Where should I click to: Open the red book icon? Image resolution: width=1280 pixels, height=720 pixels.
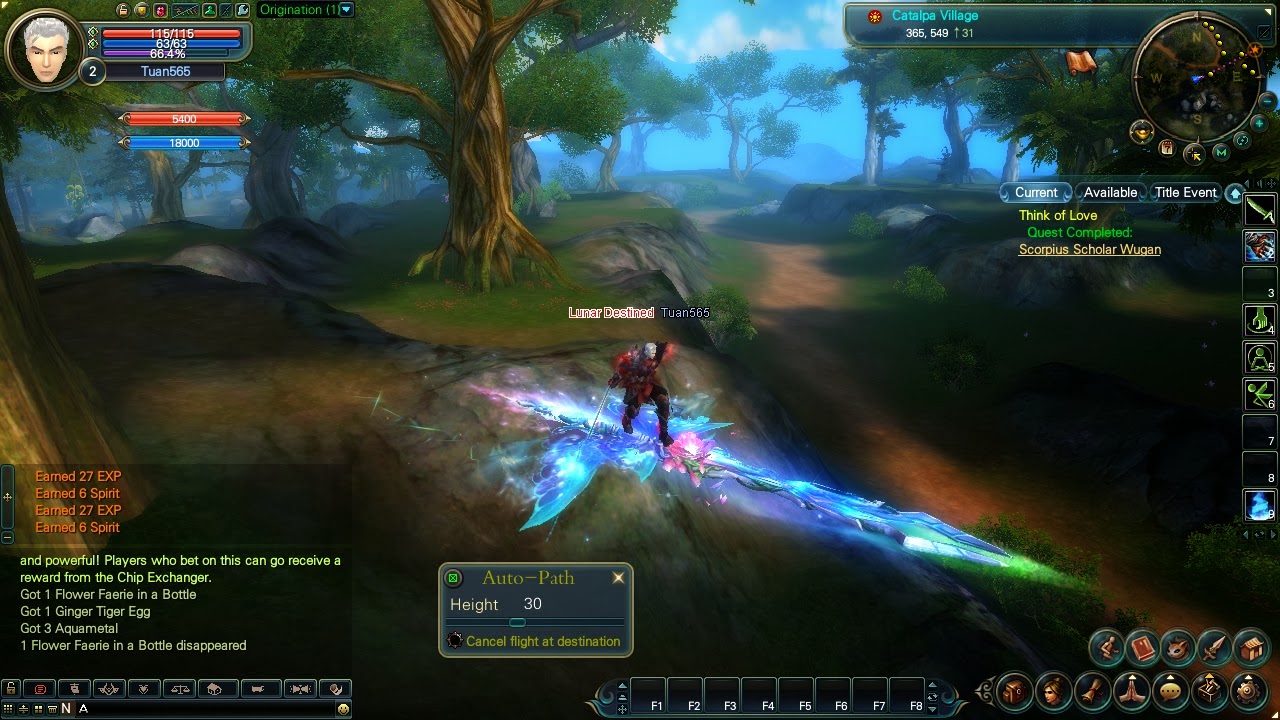pyautogui.click(x=1142, y=648)
